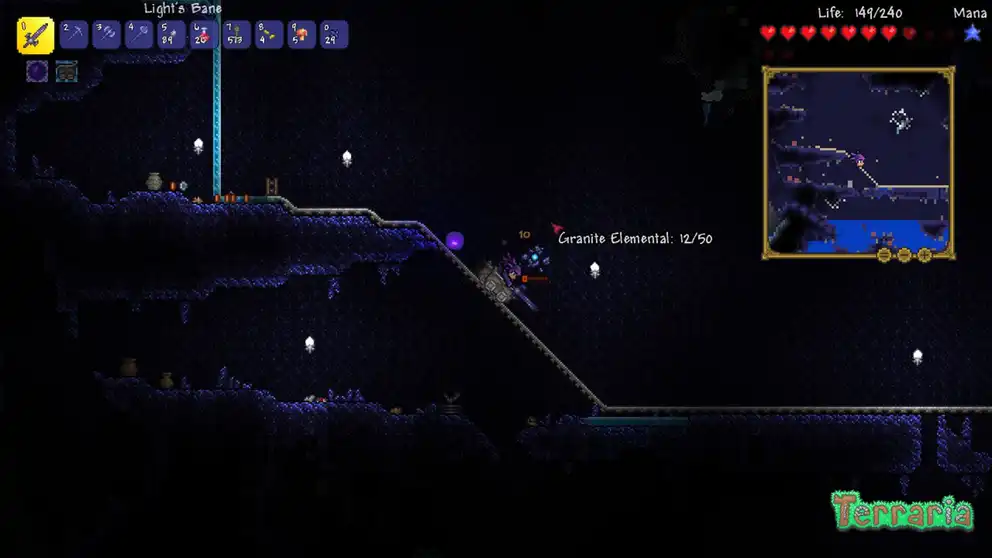Click the purple shadow orb buff icon

pos(37,71)
